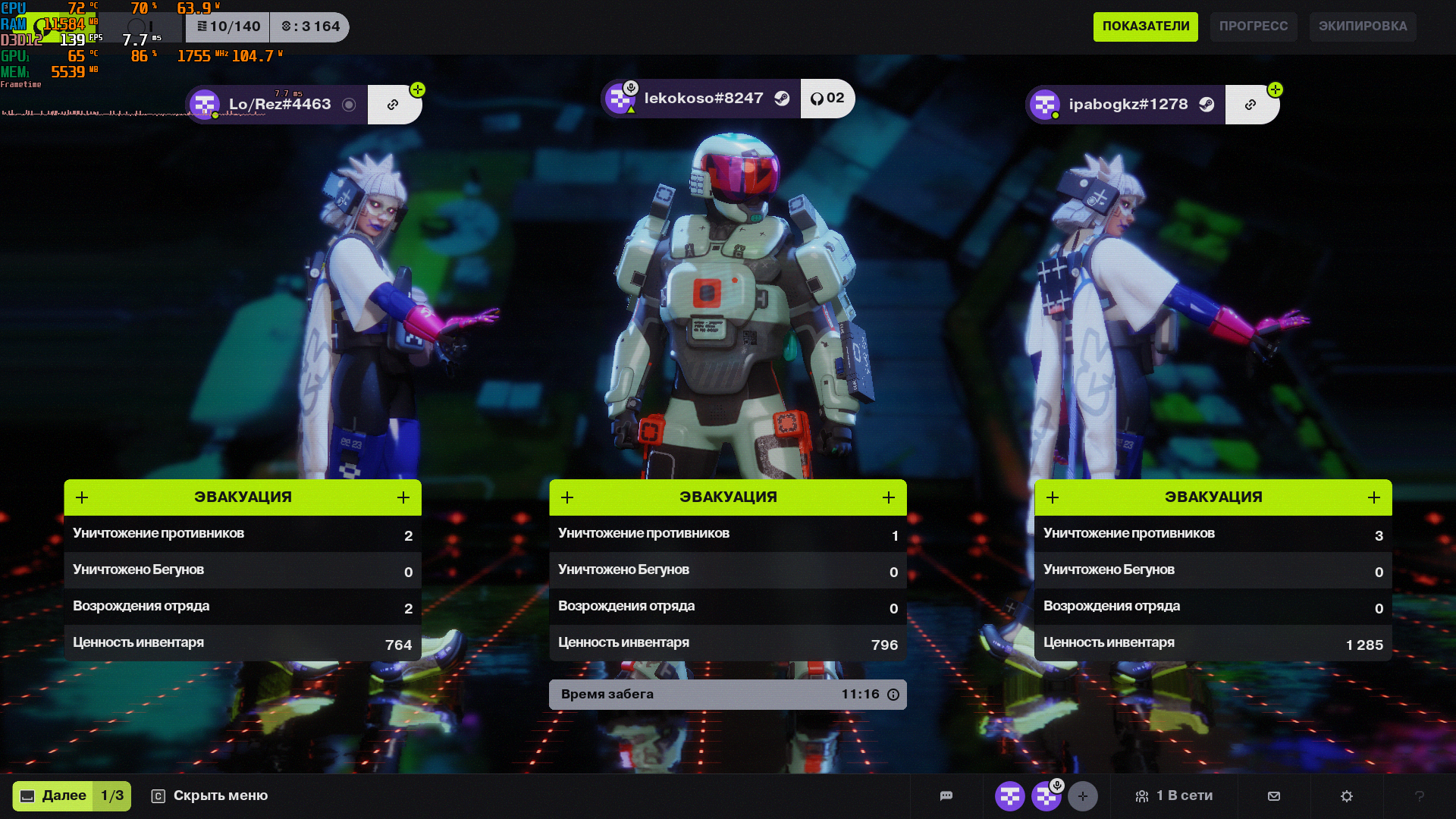Open the ПРОГРЕСС tab
The width and height of the screenshot is (1456, 819).
tap(1253, 27)
